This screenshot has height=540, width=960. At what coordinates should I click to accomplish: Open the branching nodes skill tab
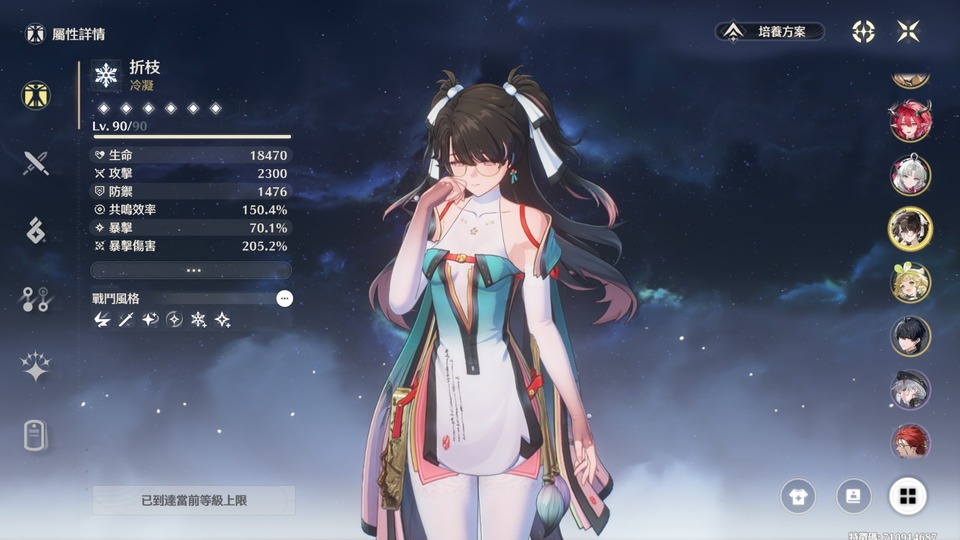(36, 299)
